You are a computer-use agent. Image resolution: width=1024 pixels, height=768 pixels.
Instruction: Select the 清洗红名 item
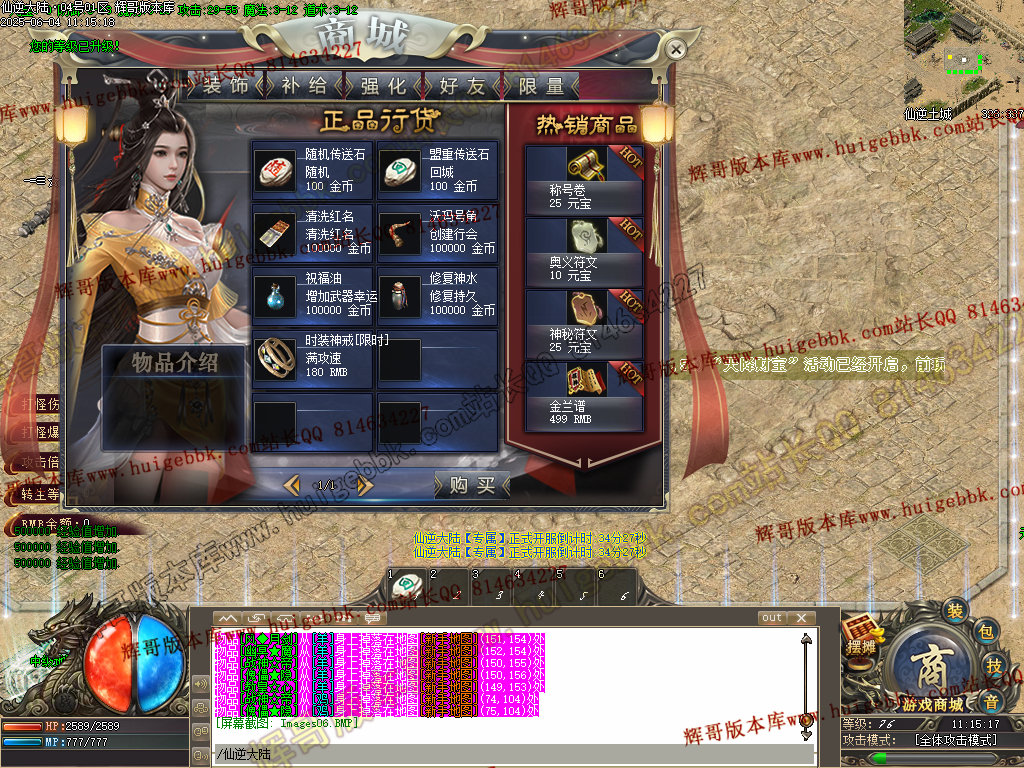click(312, 233)
